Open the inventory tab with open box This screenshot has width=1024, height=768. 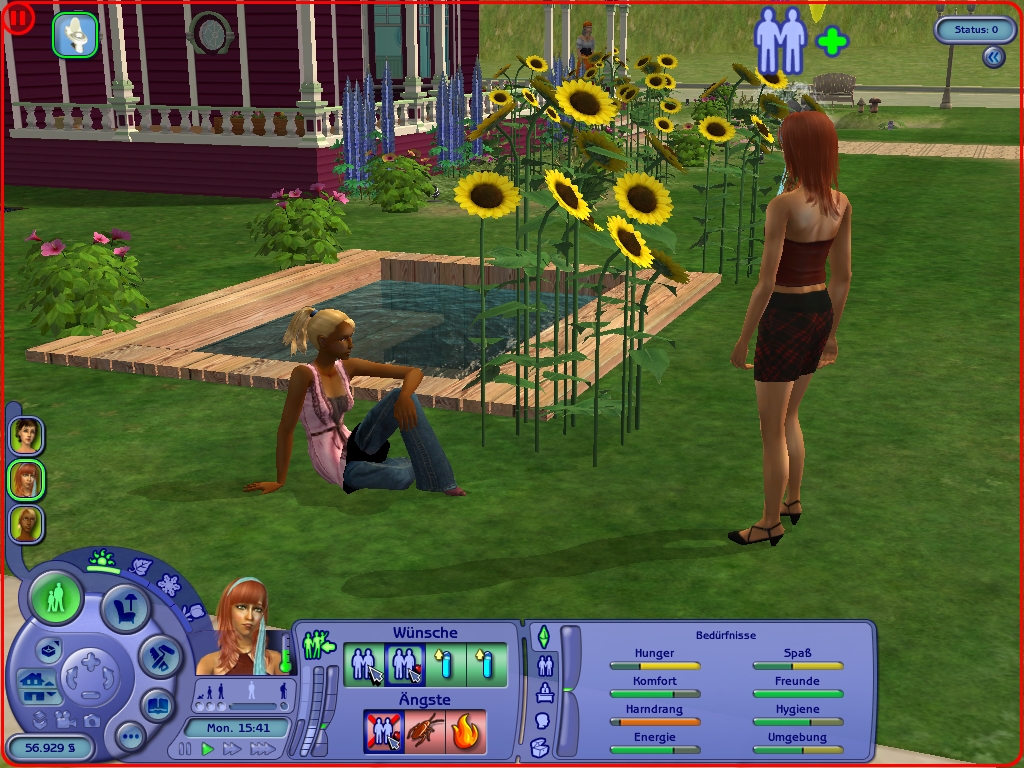tap(540, 747)
